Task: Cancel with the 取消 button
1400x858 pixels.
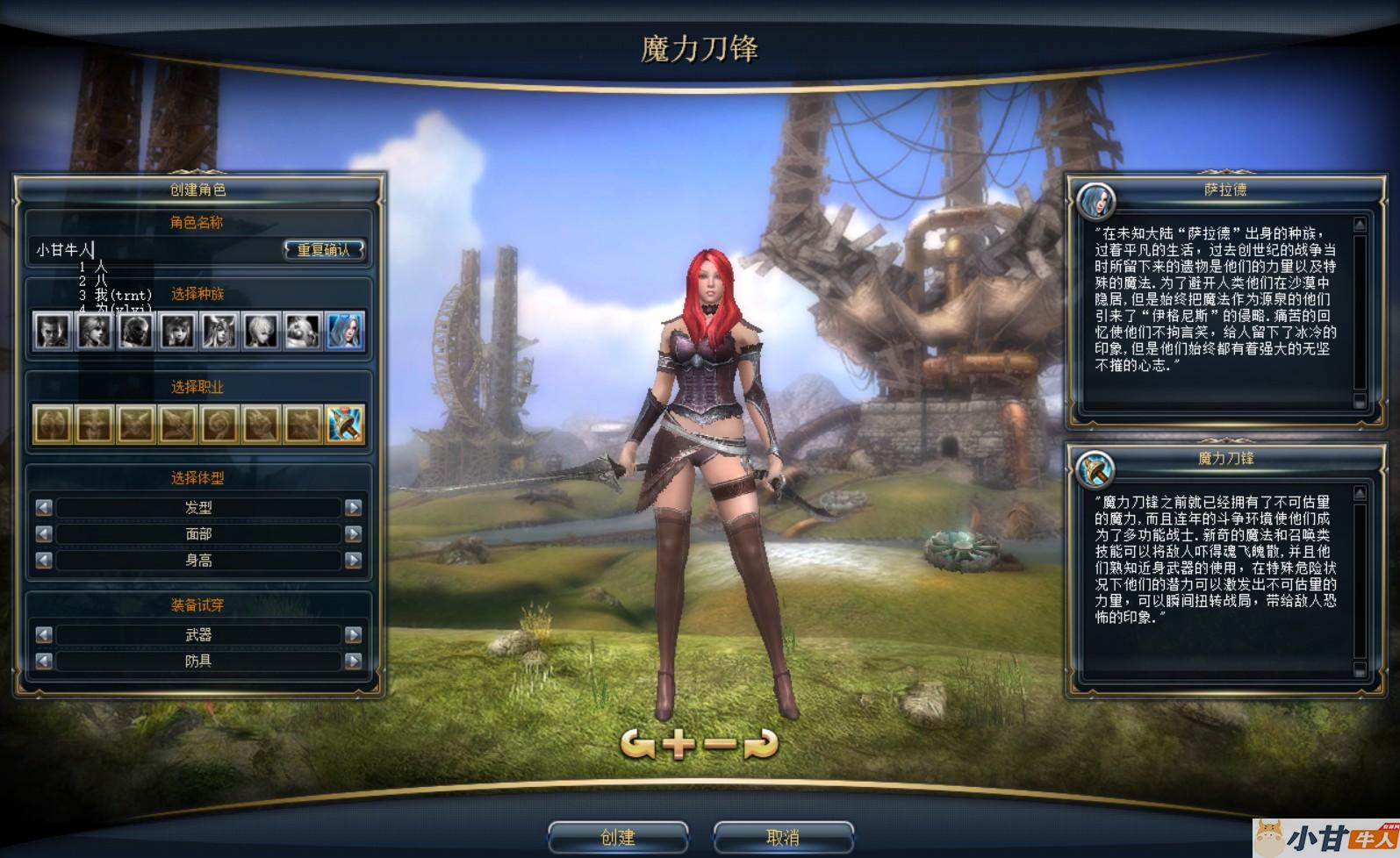Action: tap(782, 837)
